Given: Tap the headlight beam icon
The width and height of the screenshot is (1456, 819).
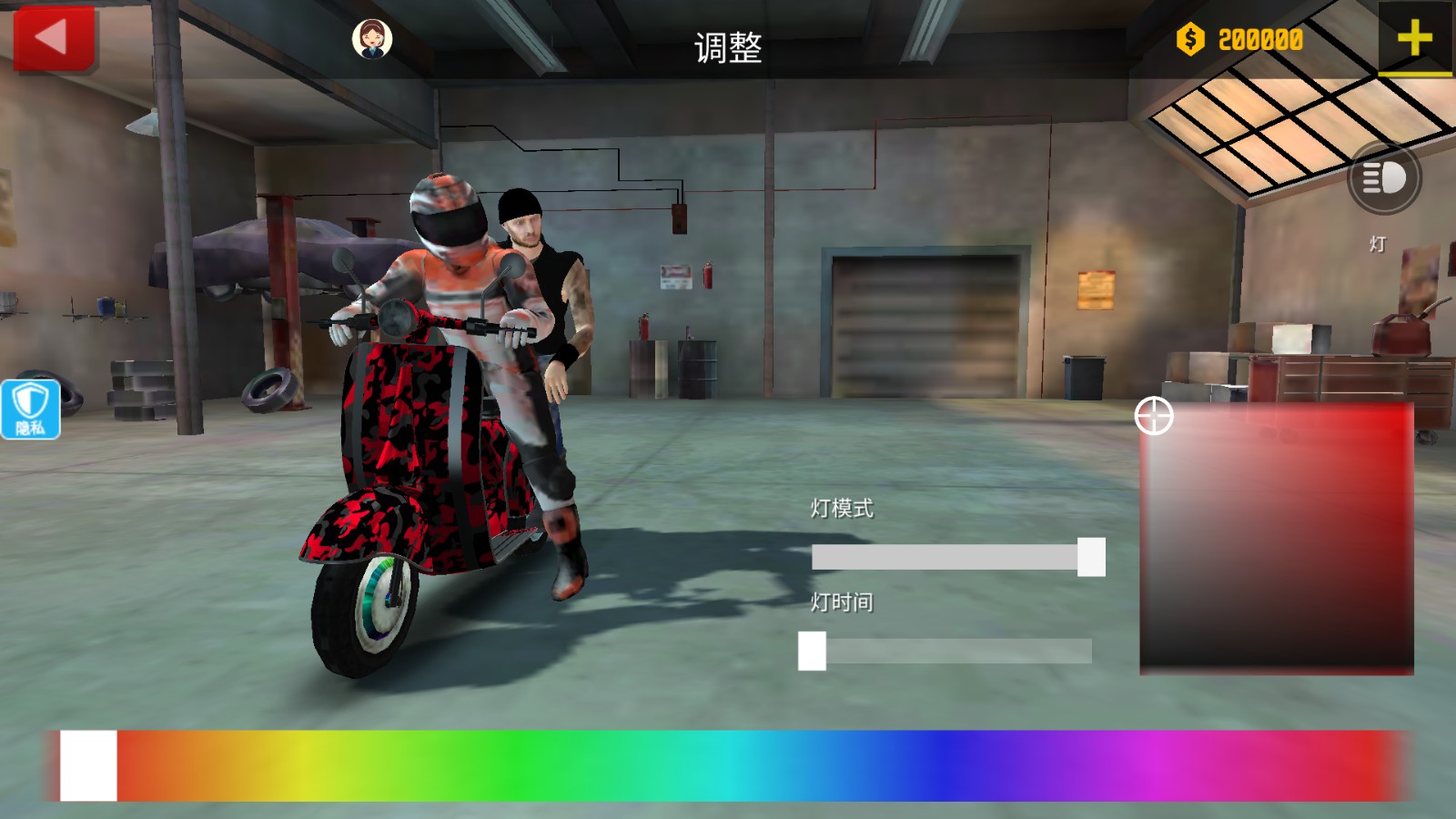Looking at the screenshot, I should [1385, 179].
